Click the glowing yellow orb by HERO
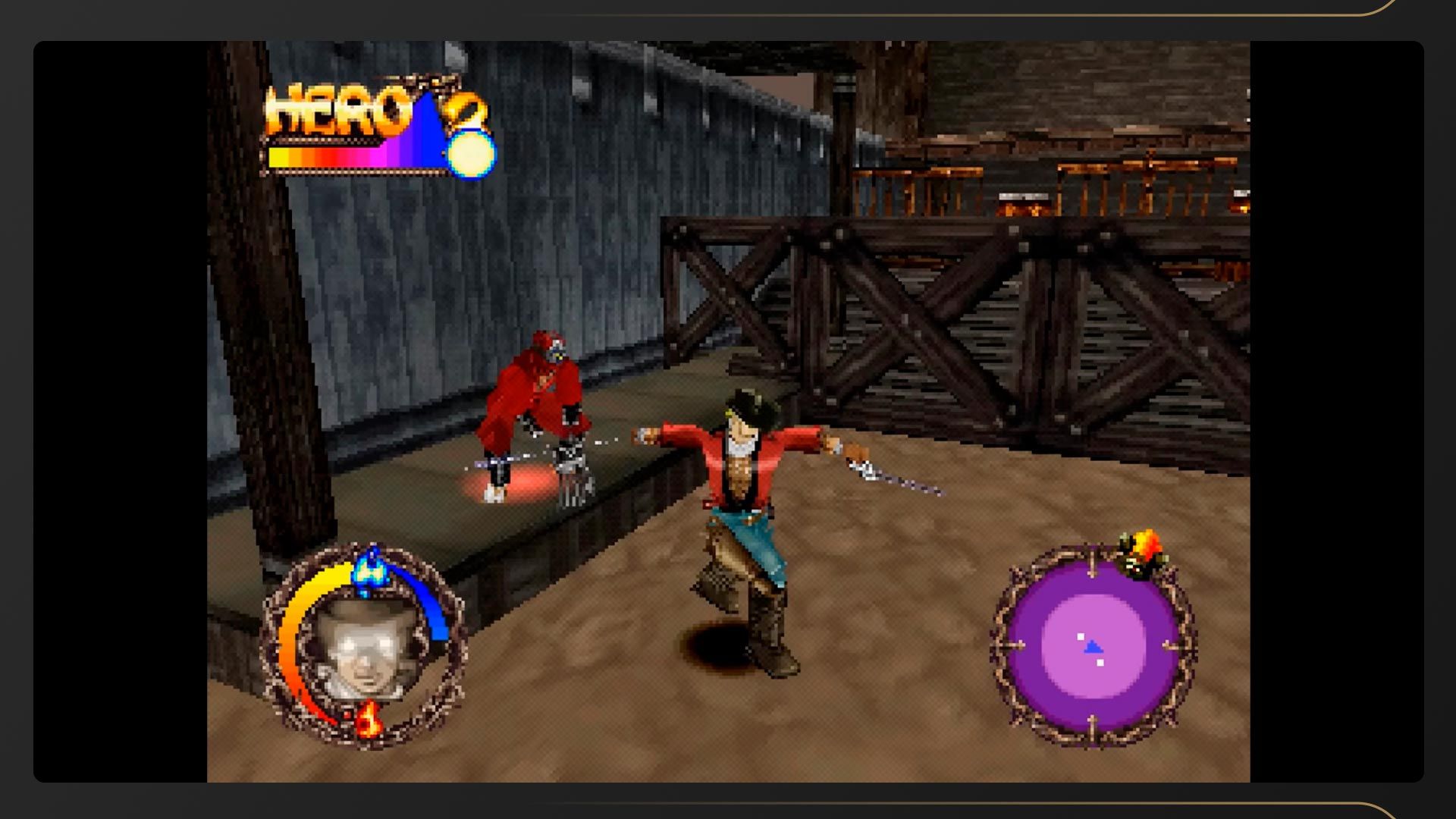The image size is (1456, 819). tap(471, 153)
